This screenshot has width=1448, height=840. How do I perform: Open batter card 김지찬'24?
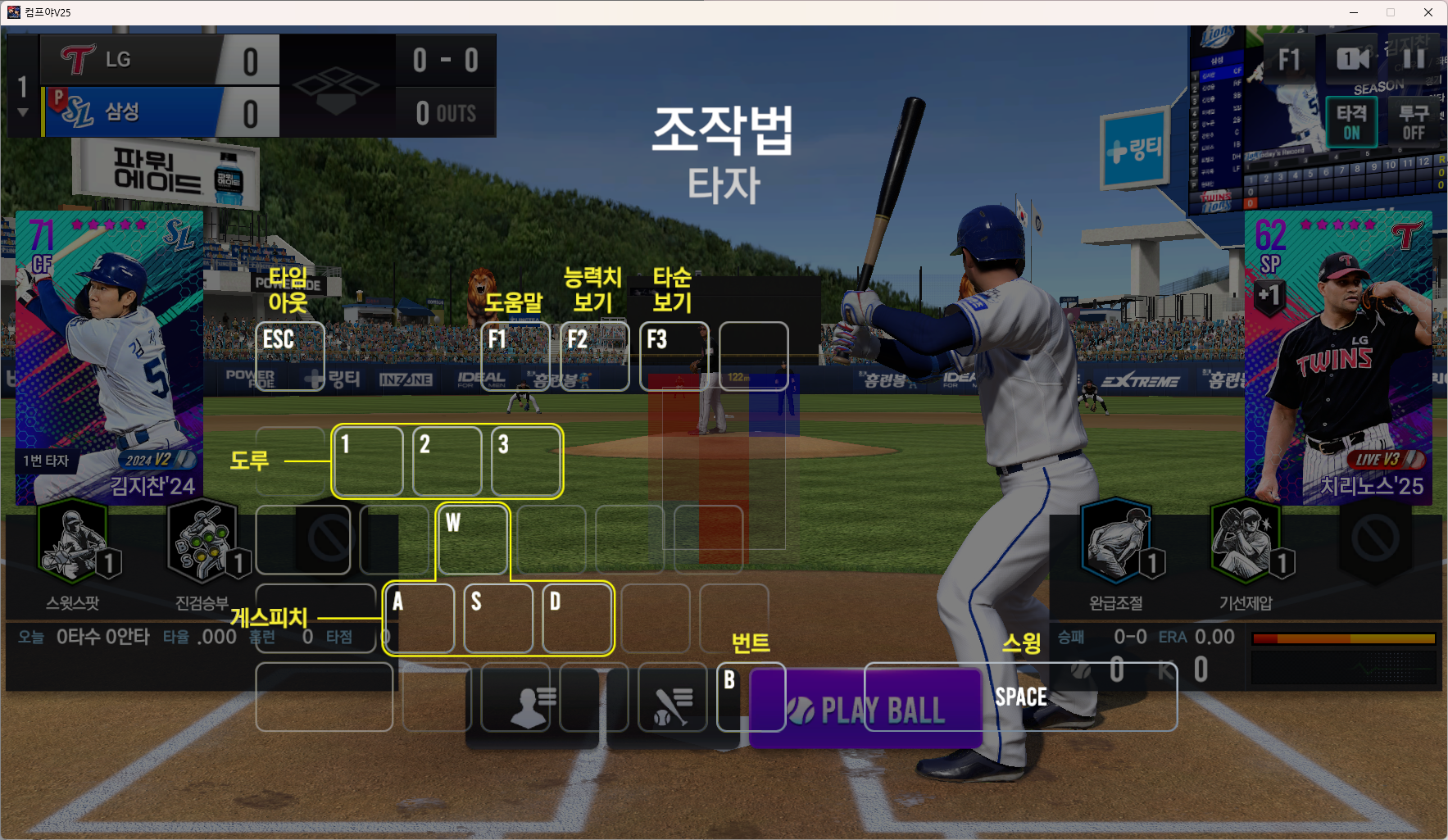(x=109, y=357)
